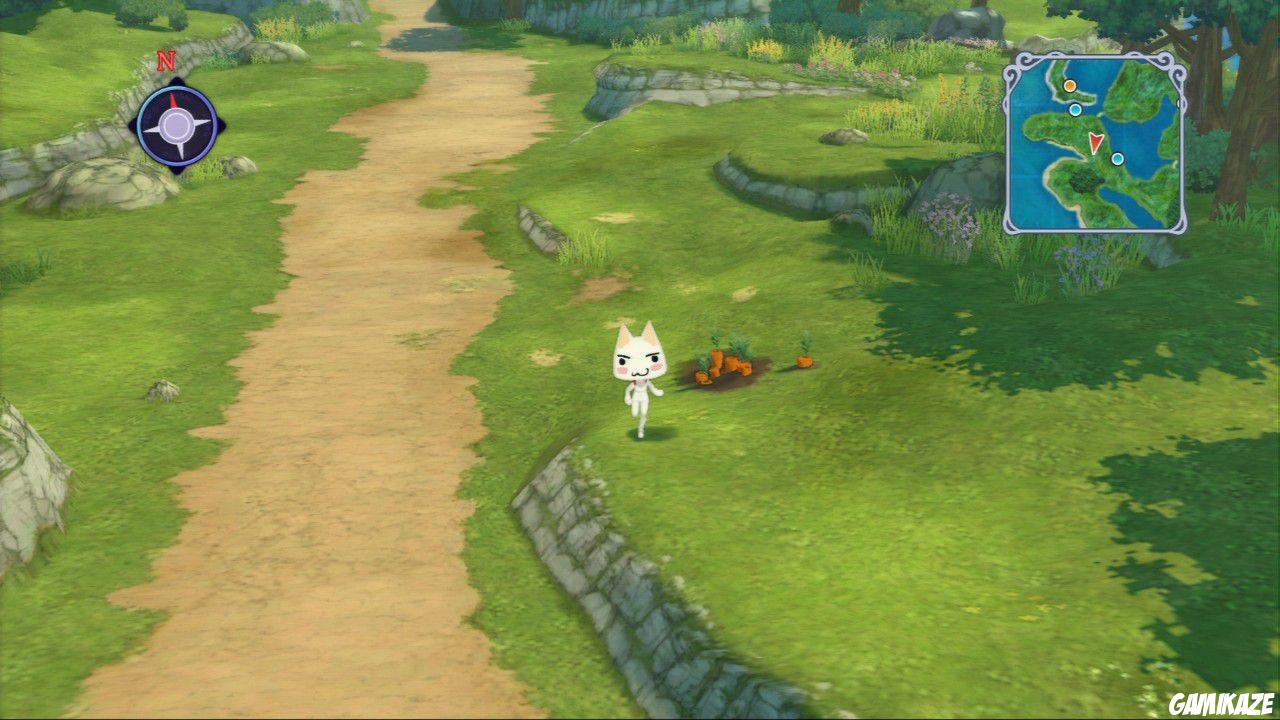Click the compass's red north needle
This screenshot has width=1280, height=720.
(174, 101)
